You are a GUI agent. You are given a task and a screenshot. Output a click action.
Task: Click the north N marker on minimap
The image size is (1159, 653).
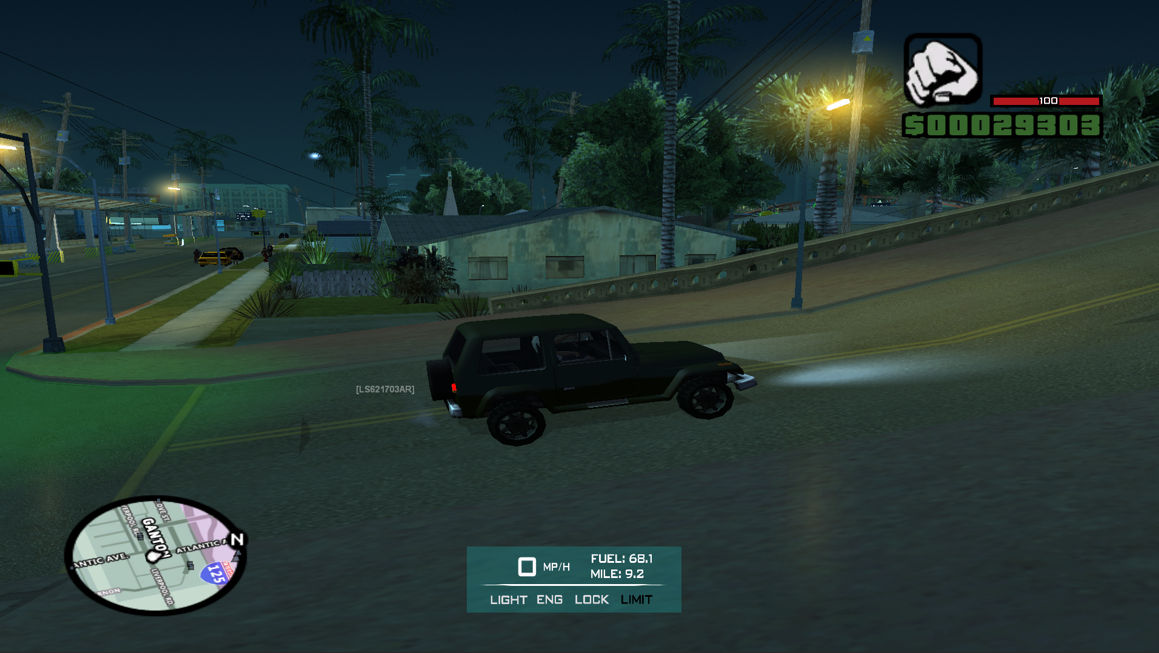237,540
